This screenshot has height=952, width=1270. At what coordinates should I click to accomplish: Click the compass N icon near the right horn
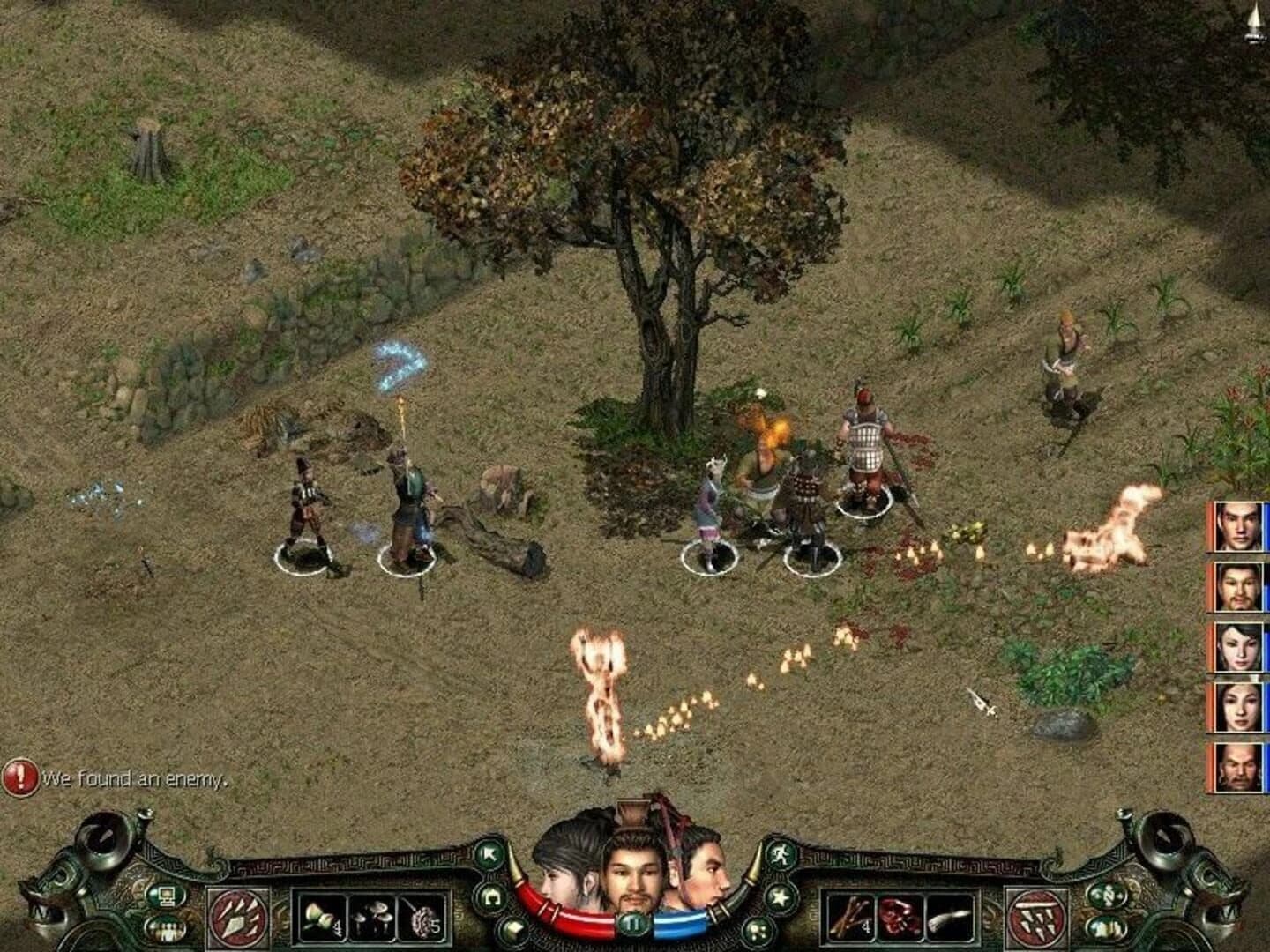(x=1107, y=896)
